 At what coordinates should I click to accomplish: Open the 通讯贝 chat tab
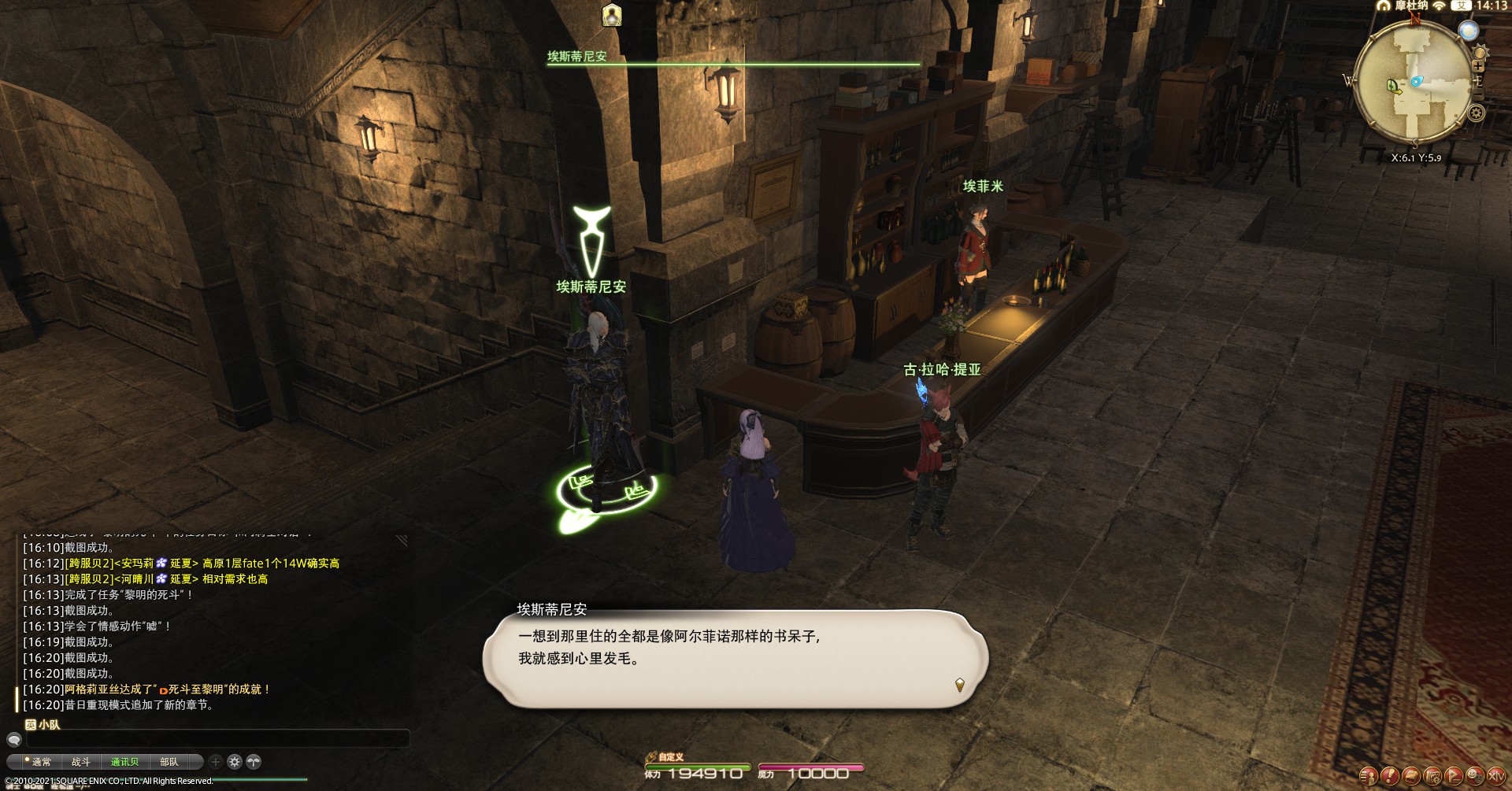tap(124, 762)
